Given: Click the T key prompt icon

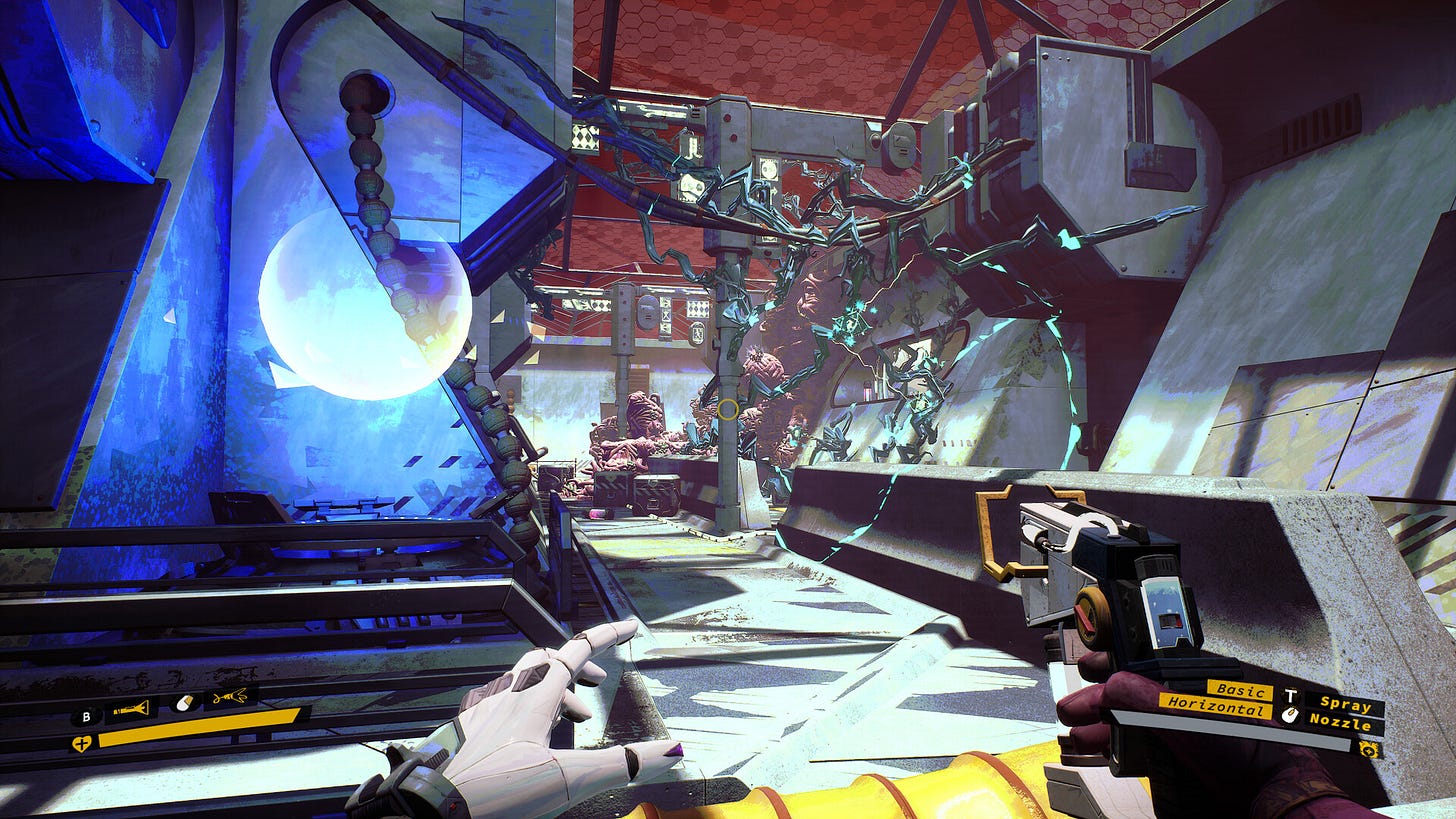Looking at the screenshot, I should (x=1291, y=696).
